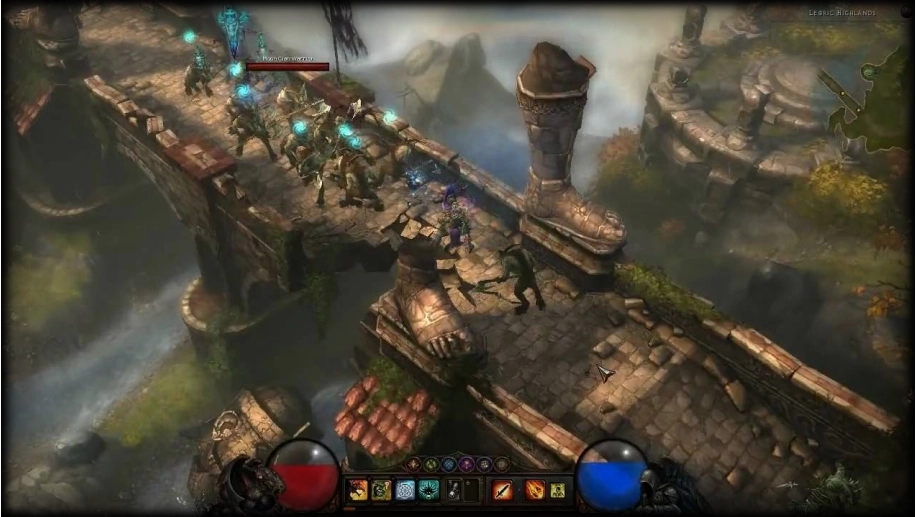Screen dimensions: 916x517
Task: Use the green horned creature skill
Action: (x=381, y=490)
